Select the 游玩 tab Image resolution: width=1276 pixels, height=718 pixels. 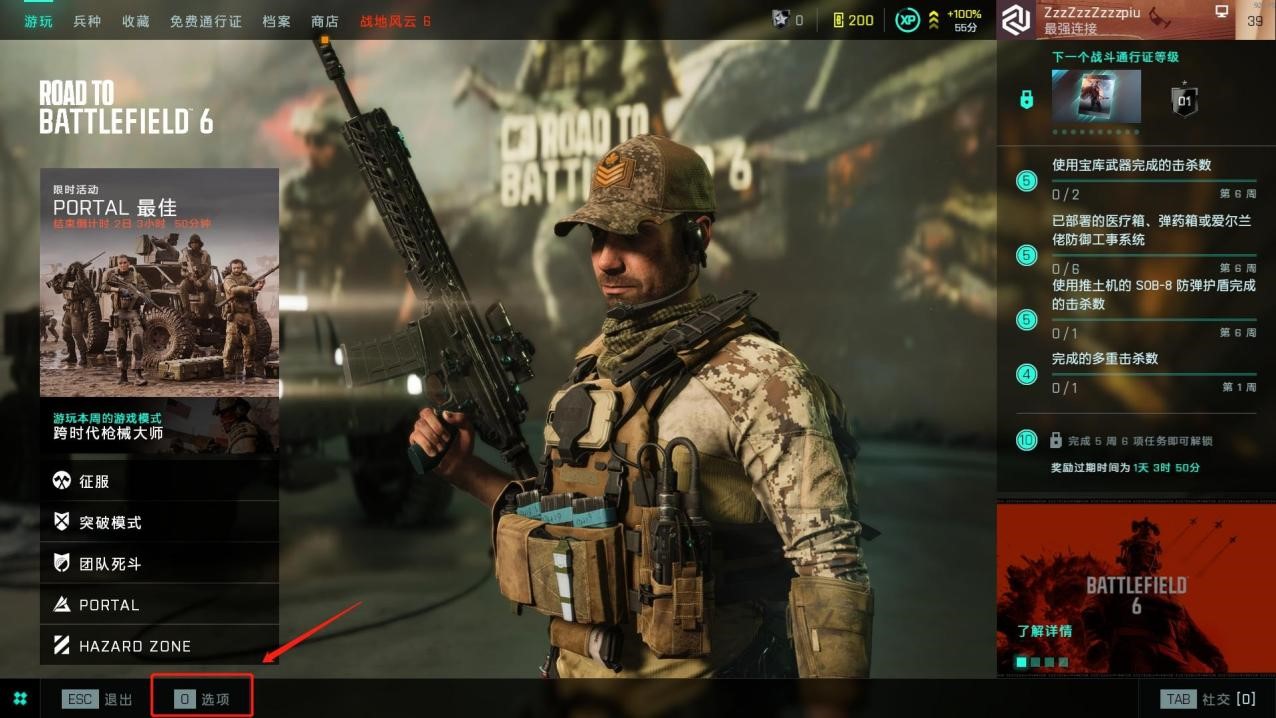[39, 21]
